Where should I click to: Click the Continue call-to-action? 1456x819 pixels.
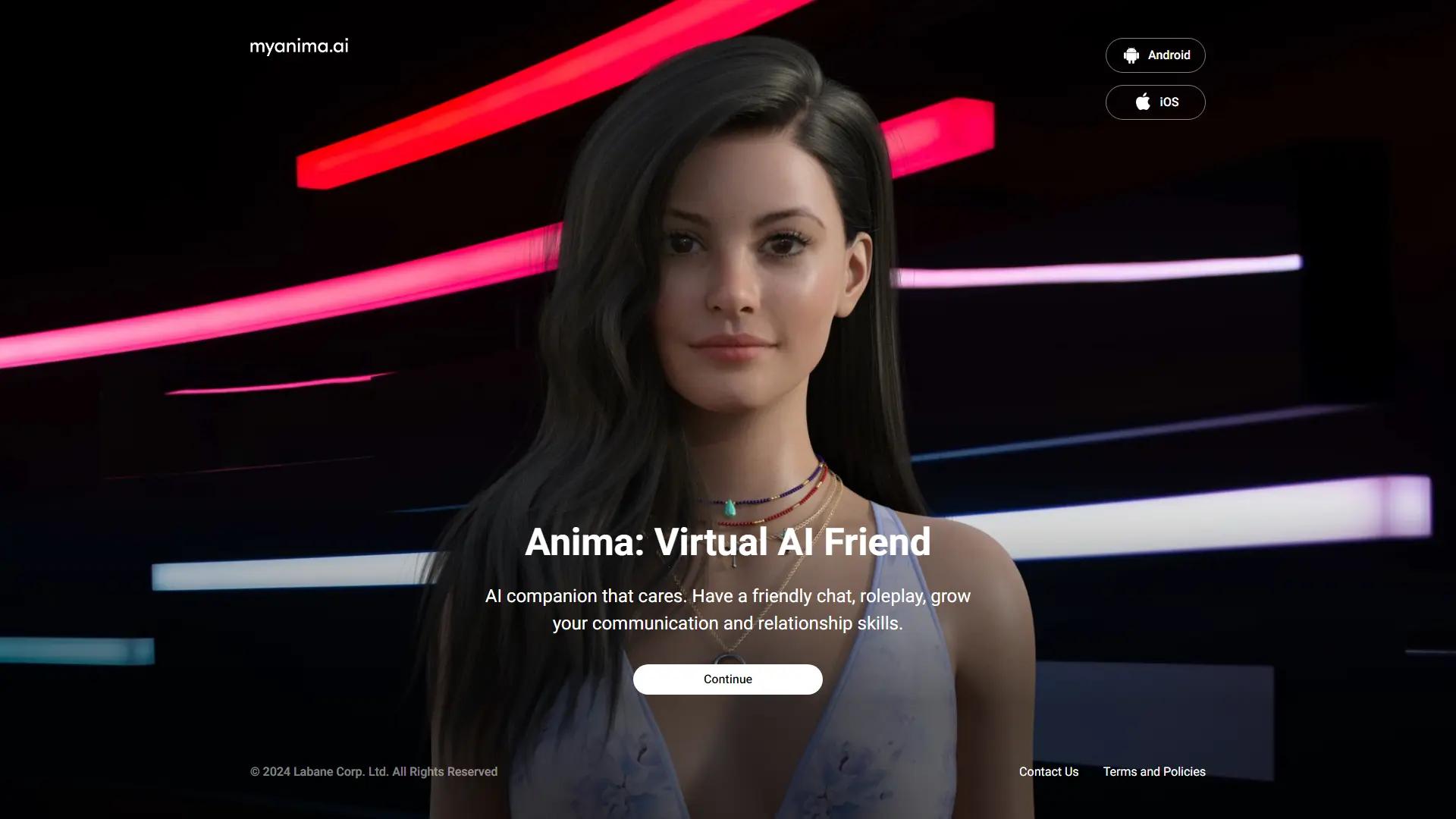(727, 679)
